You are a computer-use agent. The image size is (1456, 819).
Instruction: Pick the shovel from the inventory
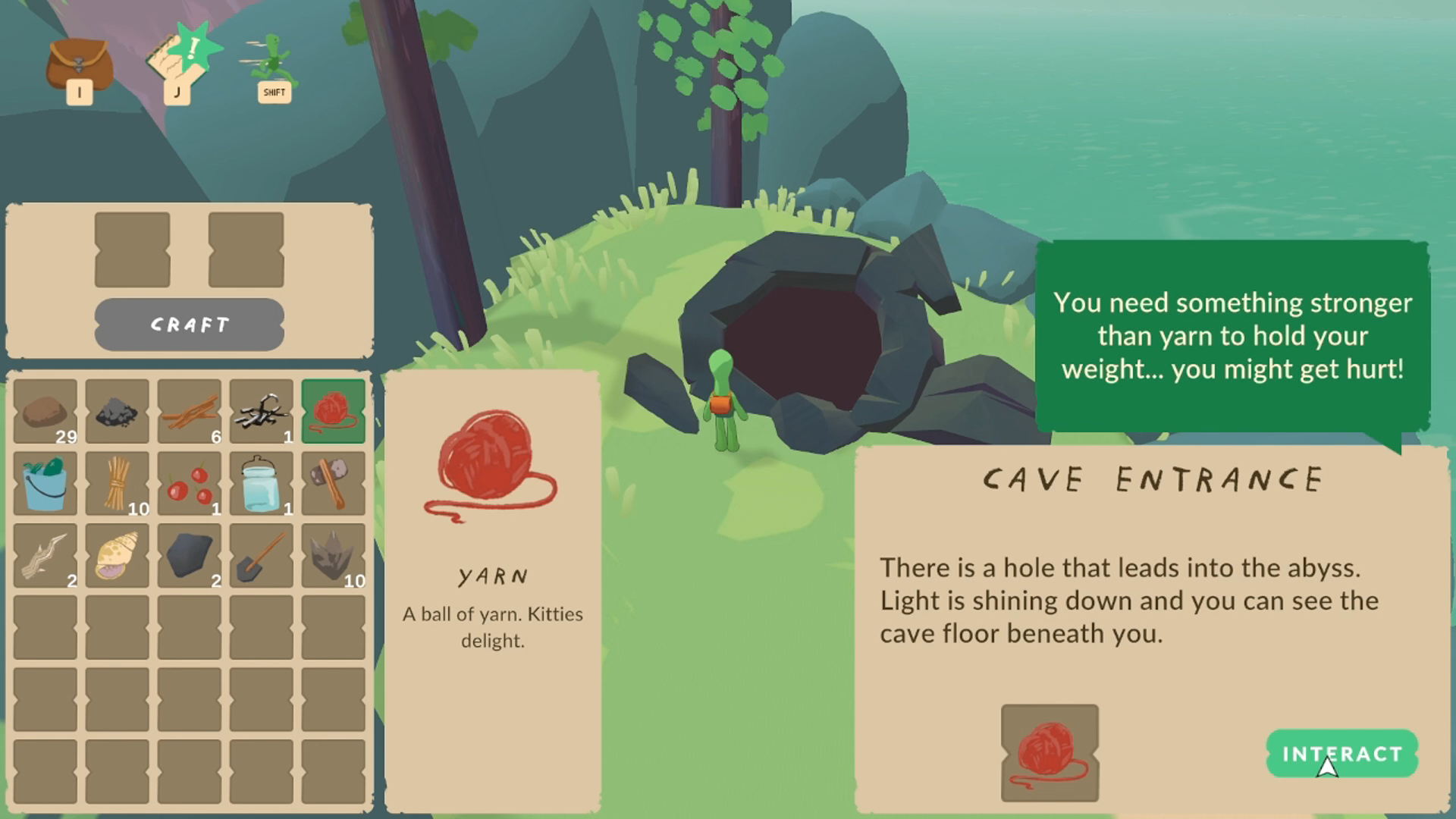coord(261,555)
